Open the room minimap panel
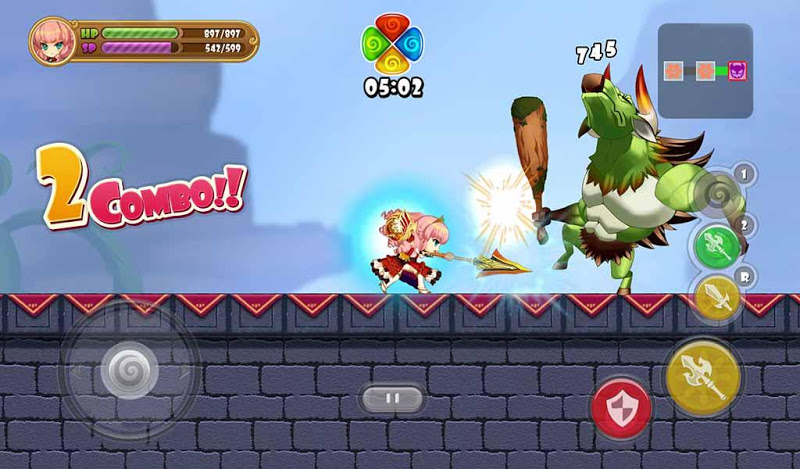800x469 pixels. [705, 70]
